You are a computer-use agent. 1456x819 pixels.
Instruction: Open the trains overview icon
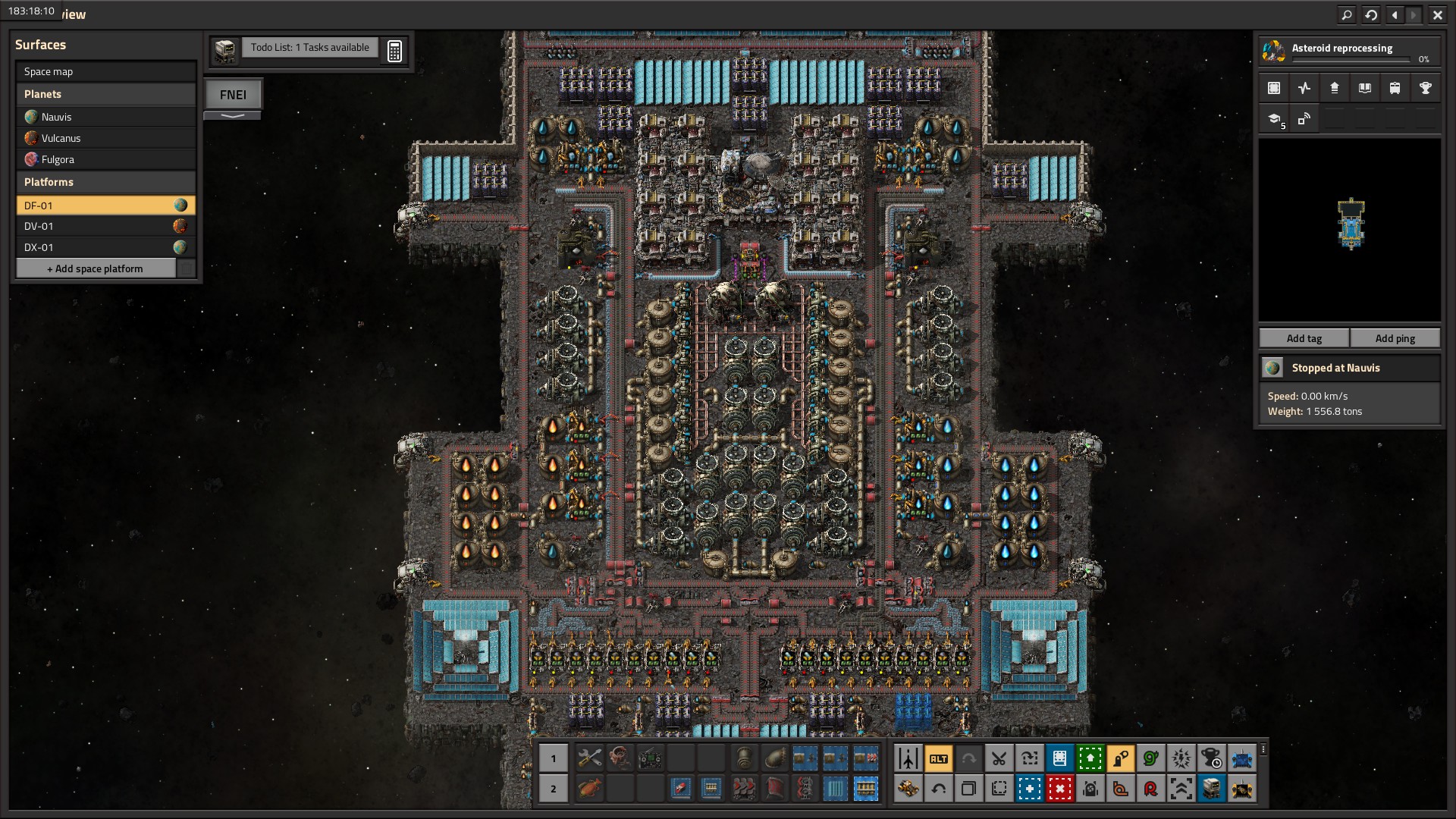[1395, 88]
